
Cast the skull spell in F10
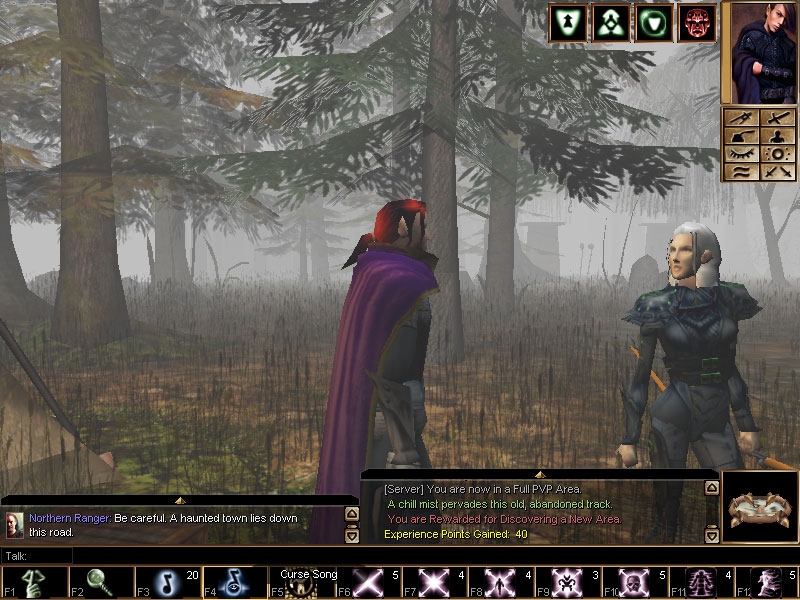tap(634, 583)
